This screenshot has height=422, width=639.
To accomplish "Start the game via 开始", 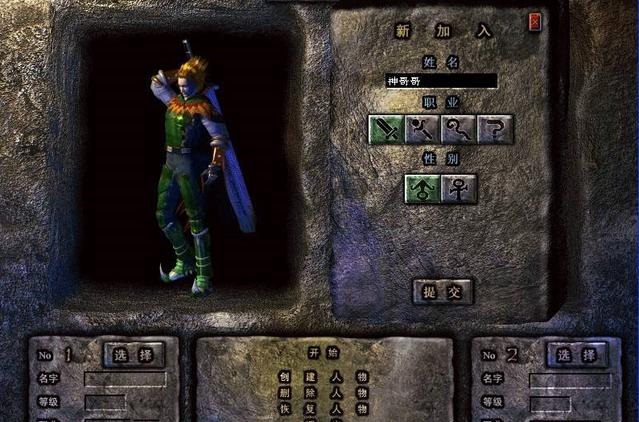I will tap(325, 353).
